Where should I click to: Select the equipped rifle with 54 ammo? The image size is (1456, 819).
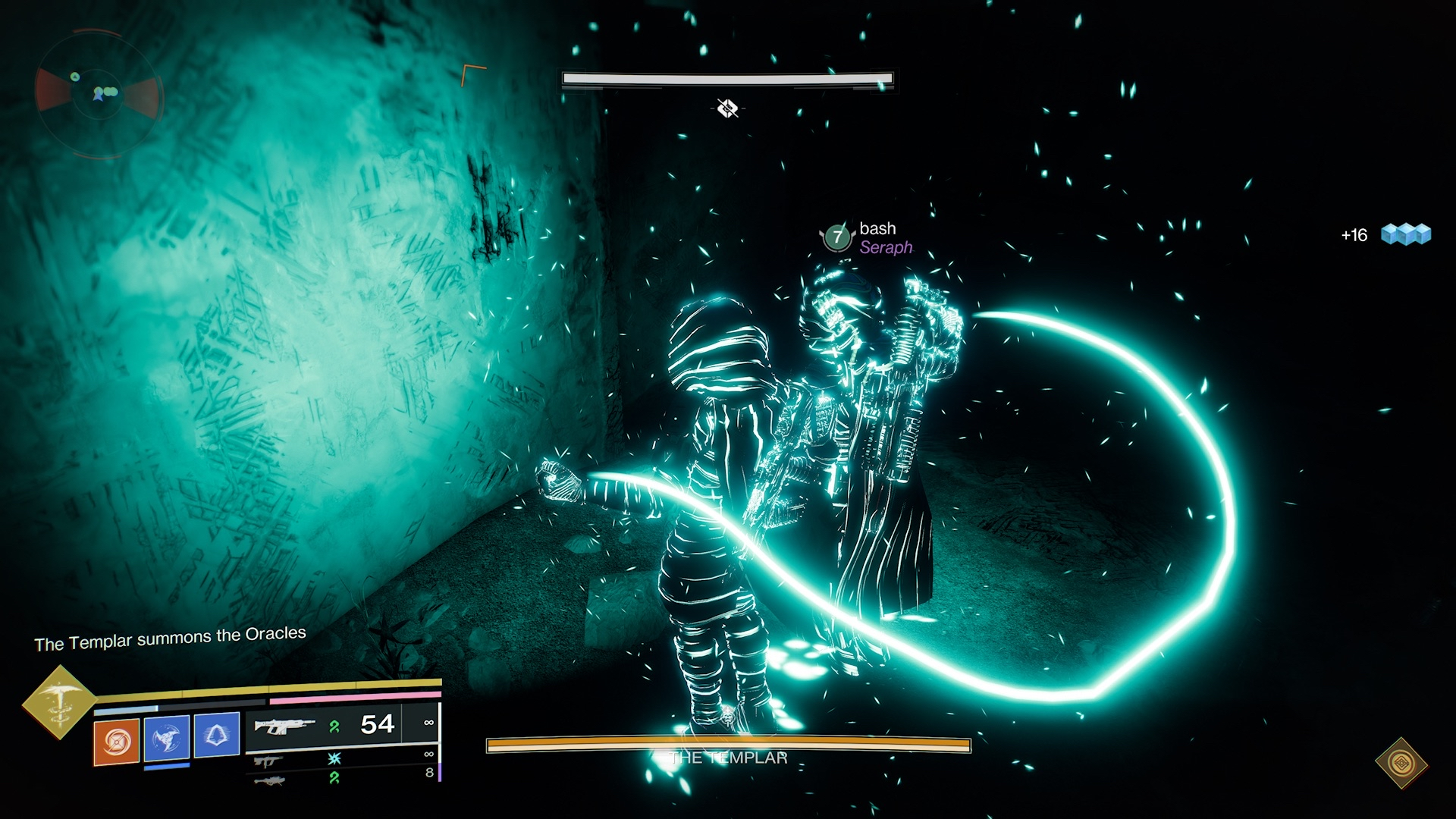[x=284, y=726]
